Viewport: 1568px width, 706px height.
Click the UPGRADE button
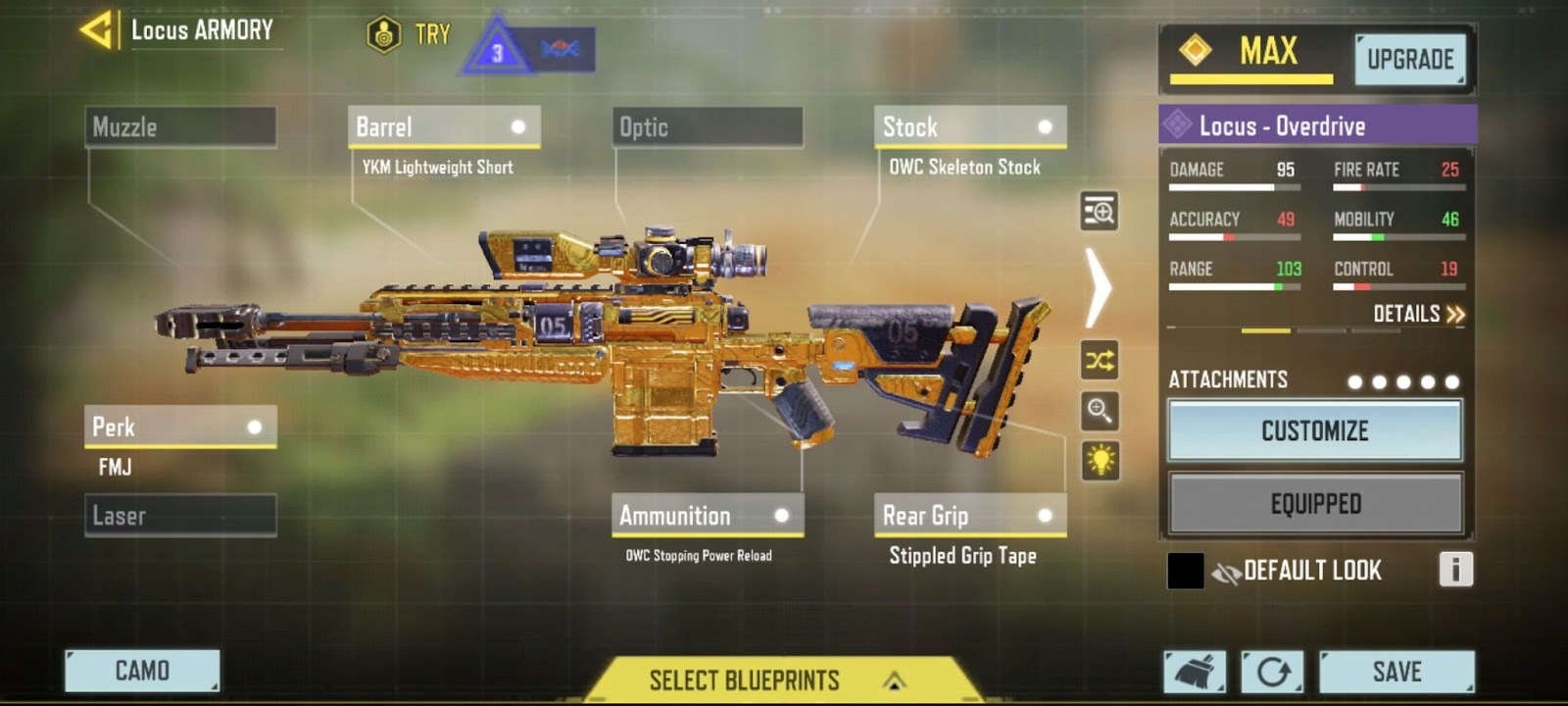(1410, 60)
